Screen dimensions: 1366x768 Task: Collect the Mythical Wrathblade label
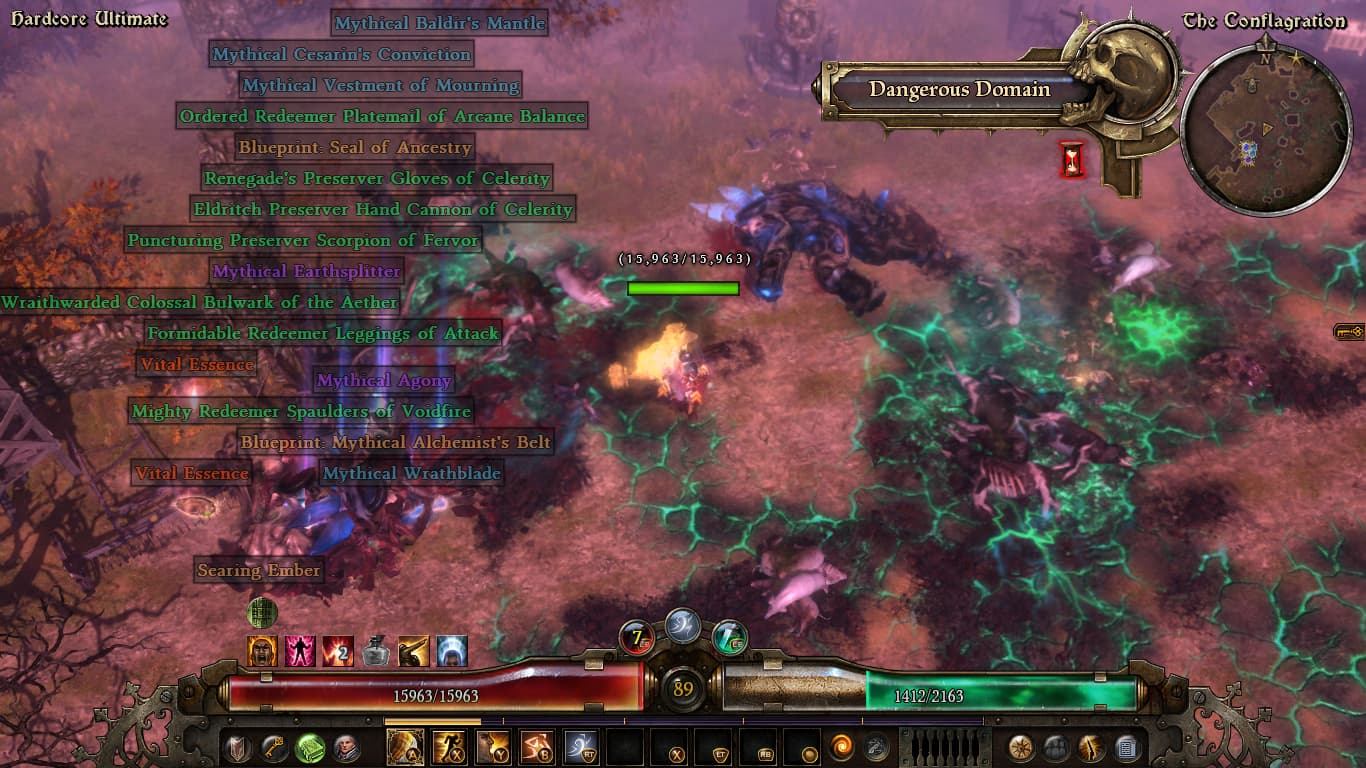click(411, 473)
